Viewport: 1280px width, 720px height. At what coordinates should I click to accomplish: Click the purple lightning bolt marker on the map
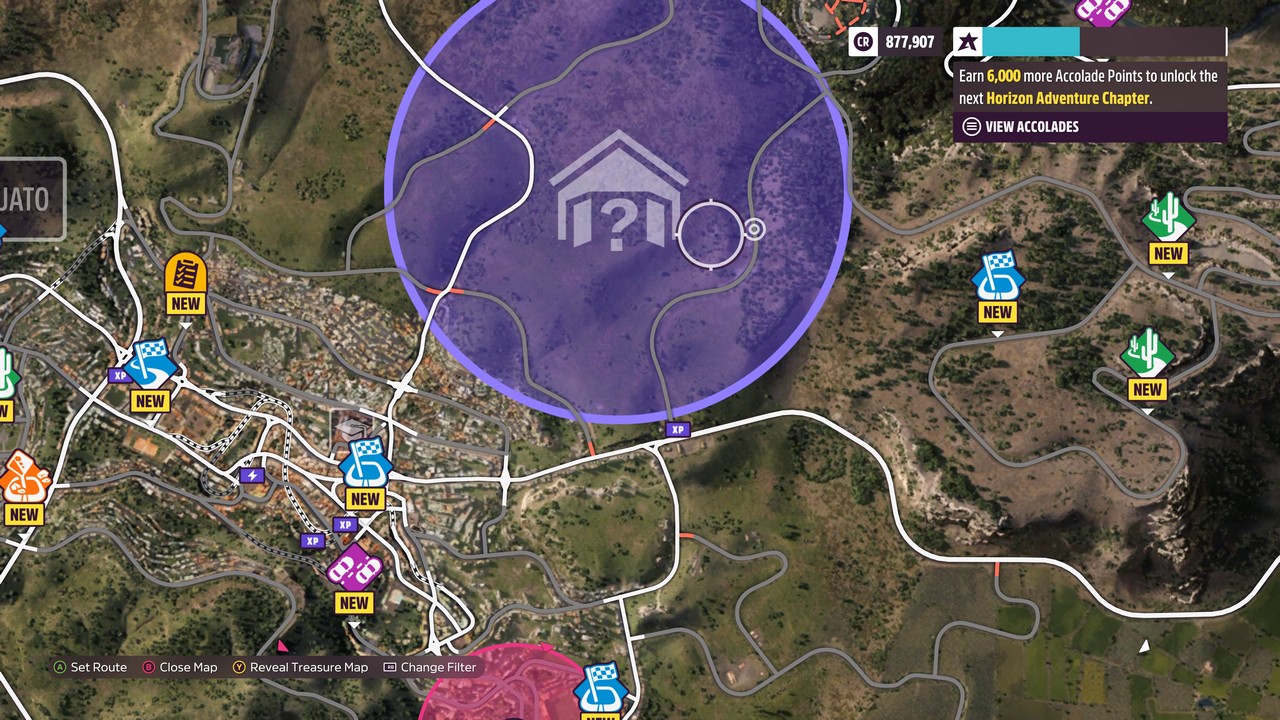tap(252, 476)
